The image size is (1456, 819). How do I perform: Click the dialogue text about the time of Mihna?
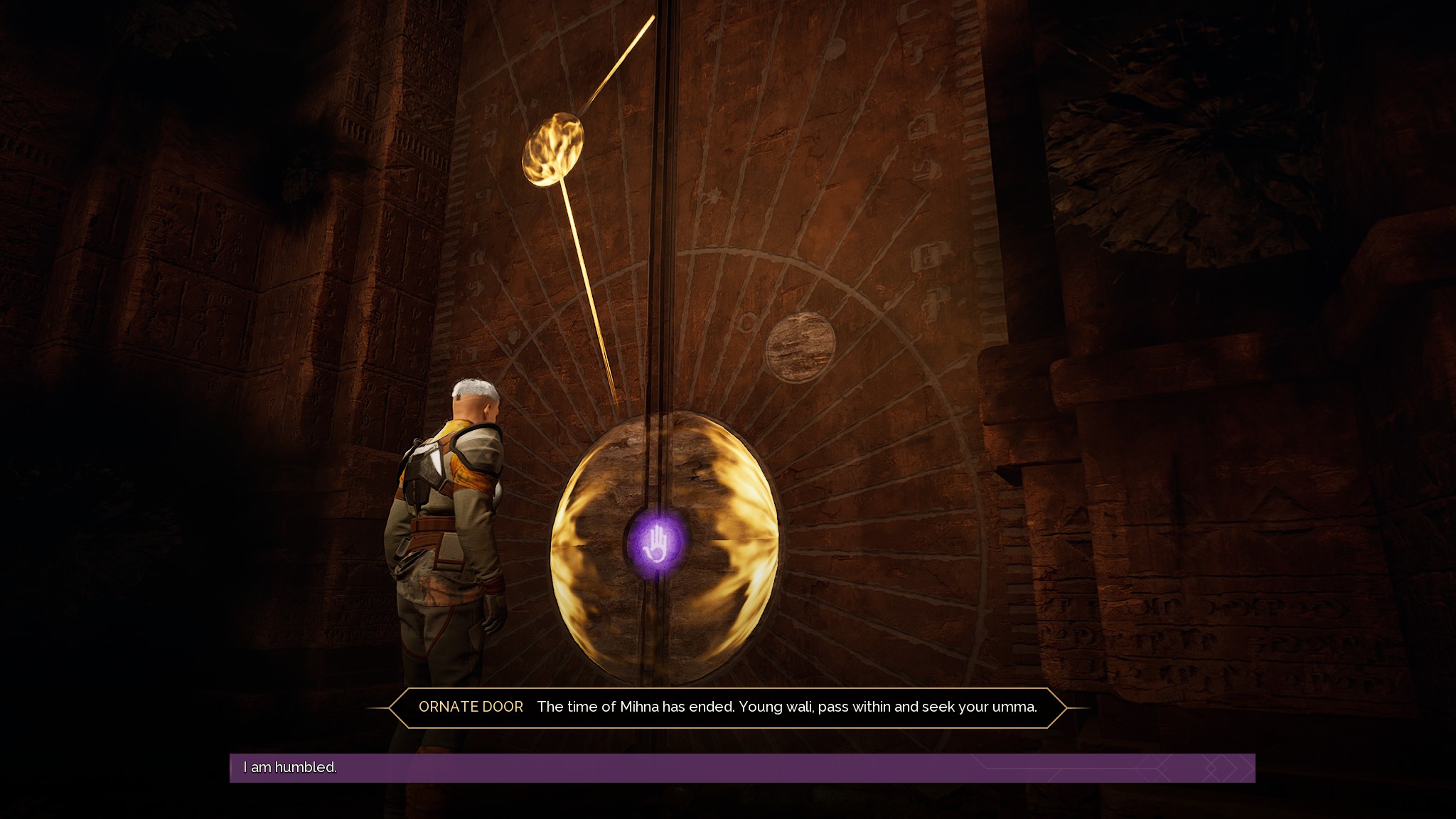[788, 707]
